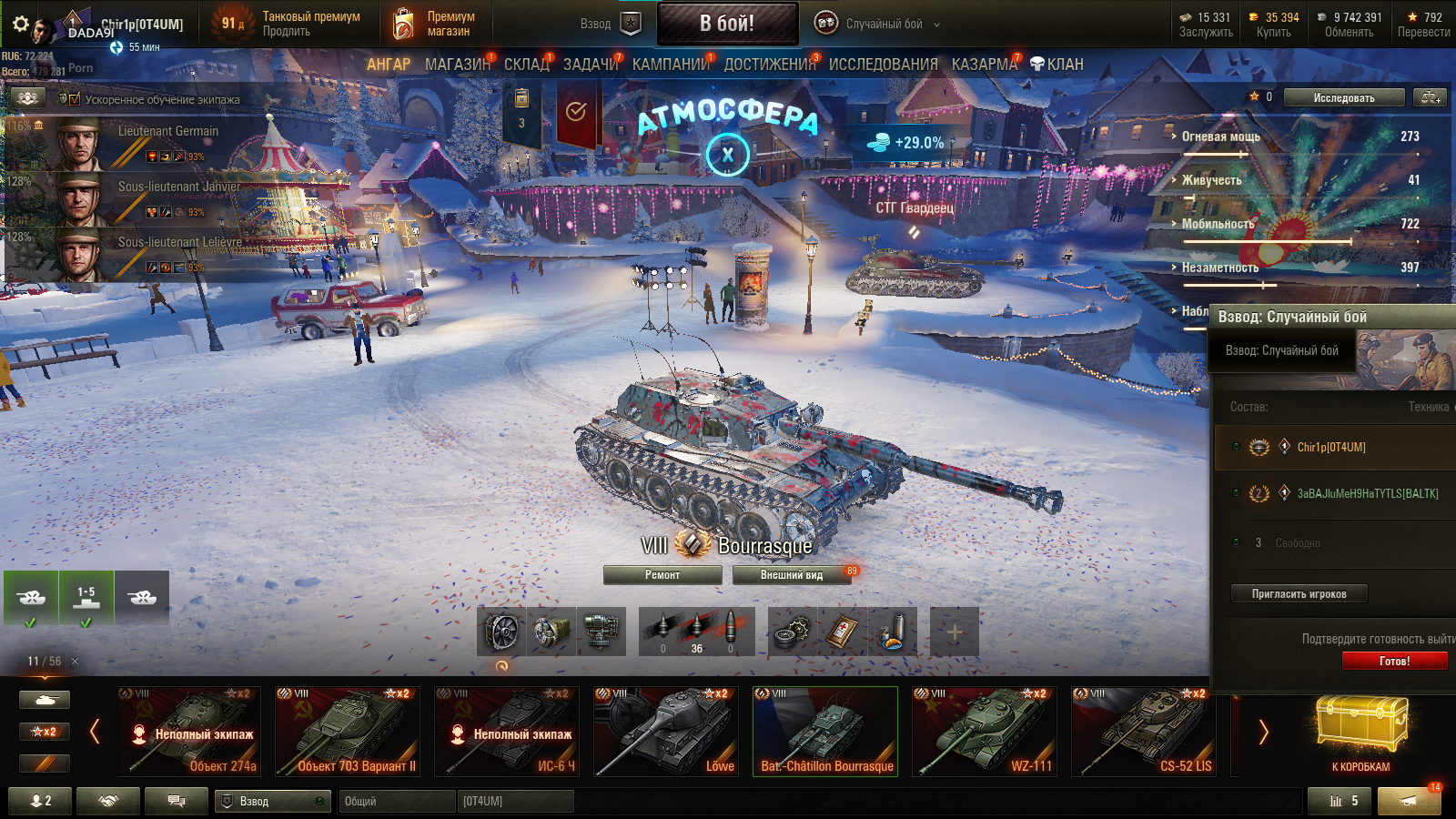Select the Löwe tank in carousel
Viewport: 1456px width, 819px height.
(666, 732)
